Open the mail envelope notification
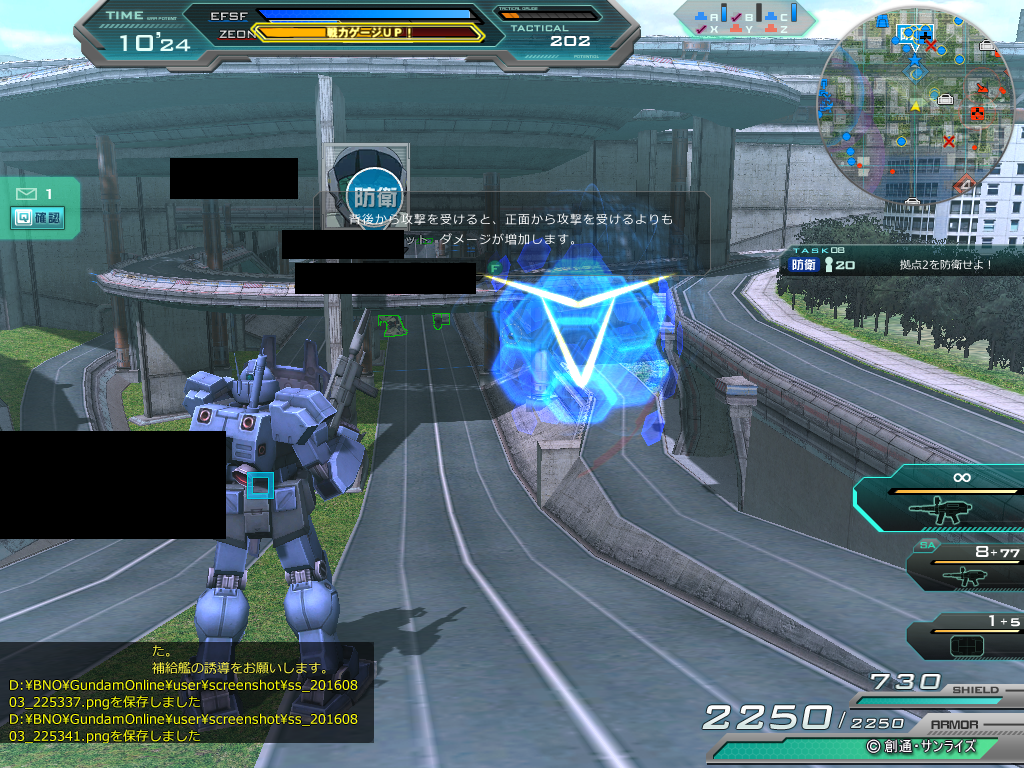Image resolution: width=1024 pixels, height=768 pixels. 26,193
